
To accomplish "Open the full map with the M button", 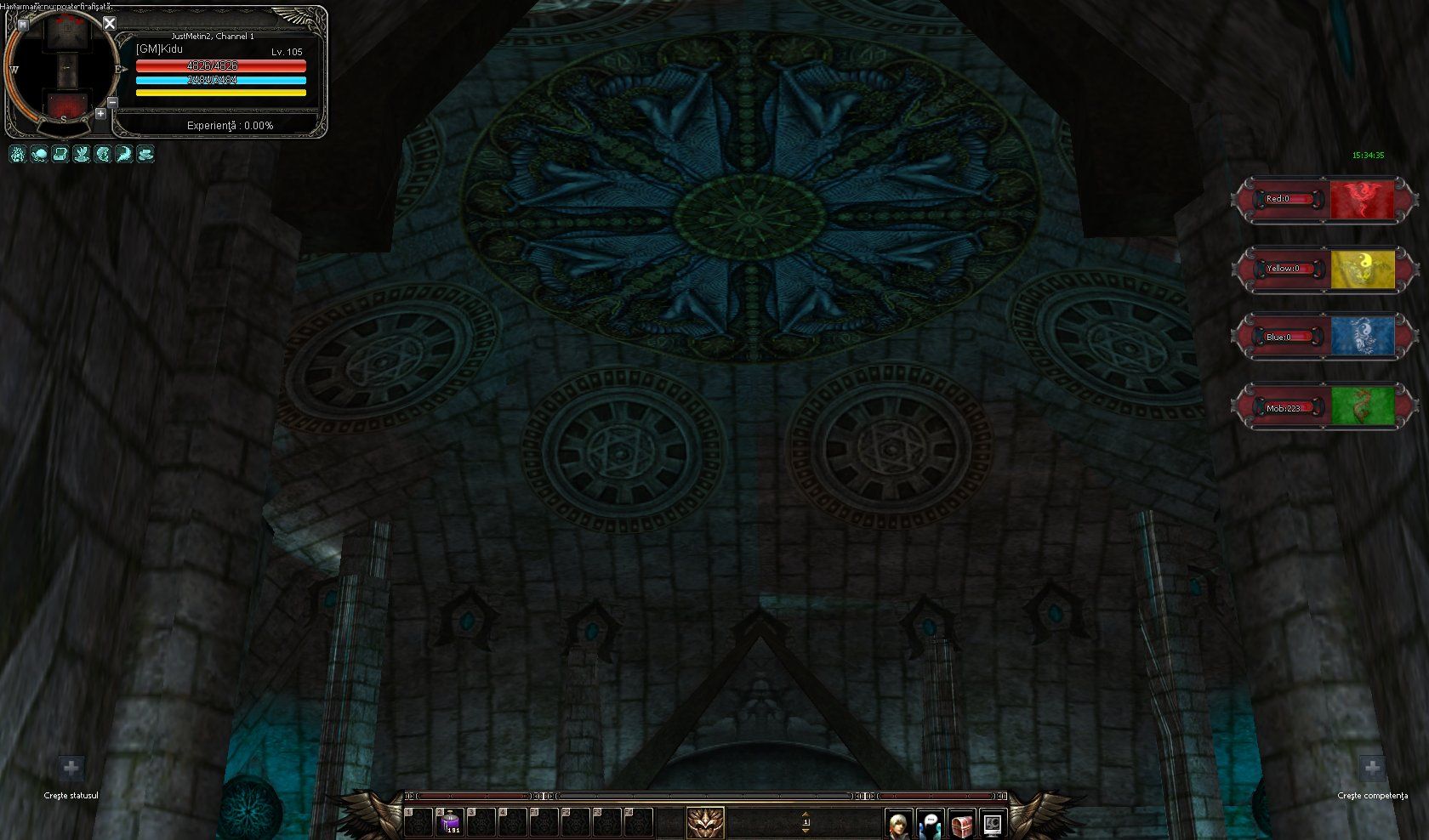I will [23, 25].
